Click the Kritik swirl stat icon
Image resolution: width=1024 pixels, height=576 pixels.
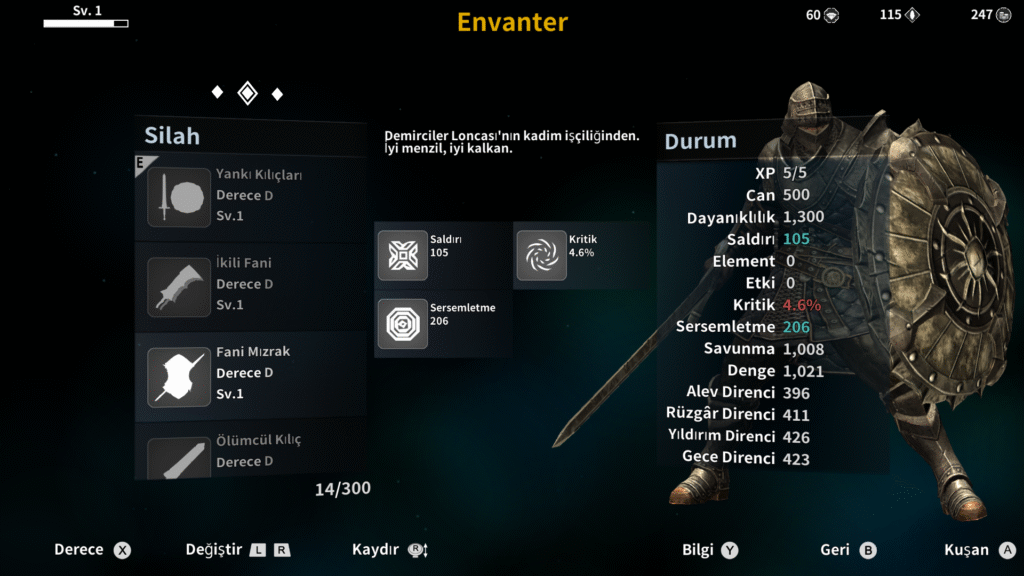pos(541,255)
